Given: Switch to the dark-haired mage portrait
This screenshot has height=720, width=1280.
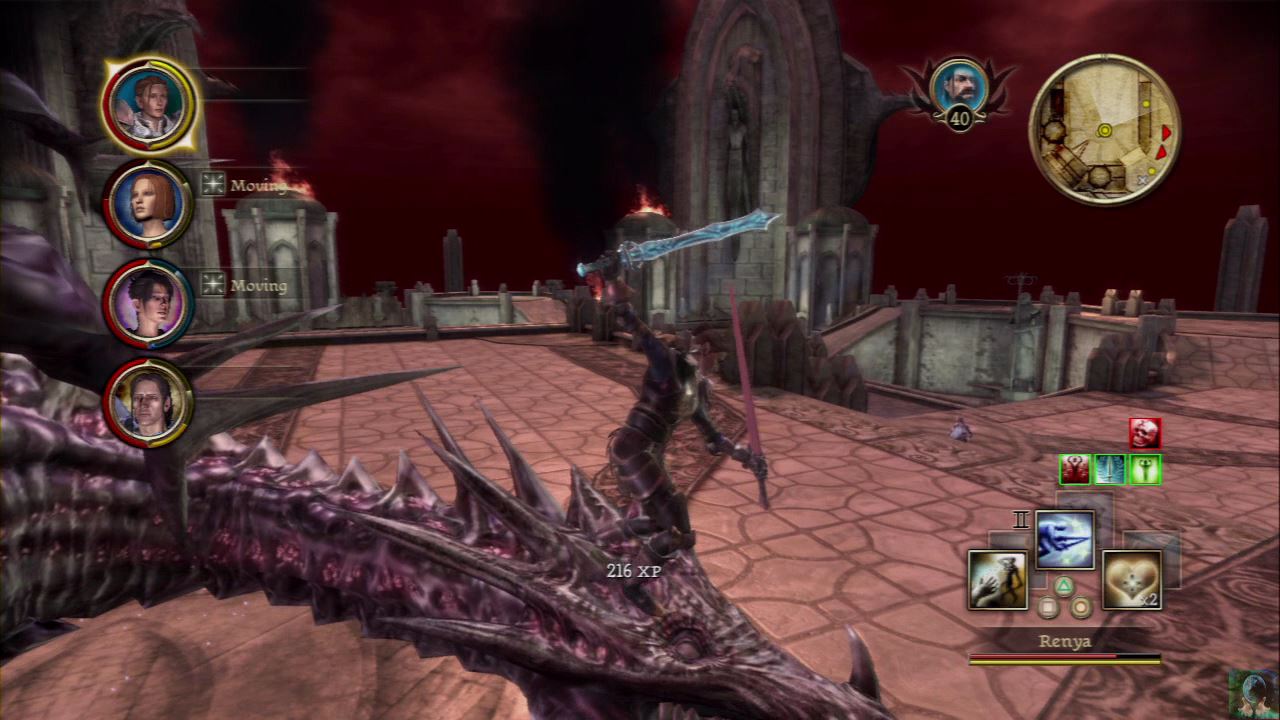Looking at the screenshot, I should click(x=149, y=303).
